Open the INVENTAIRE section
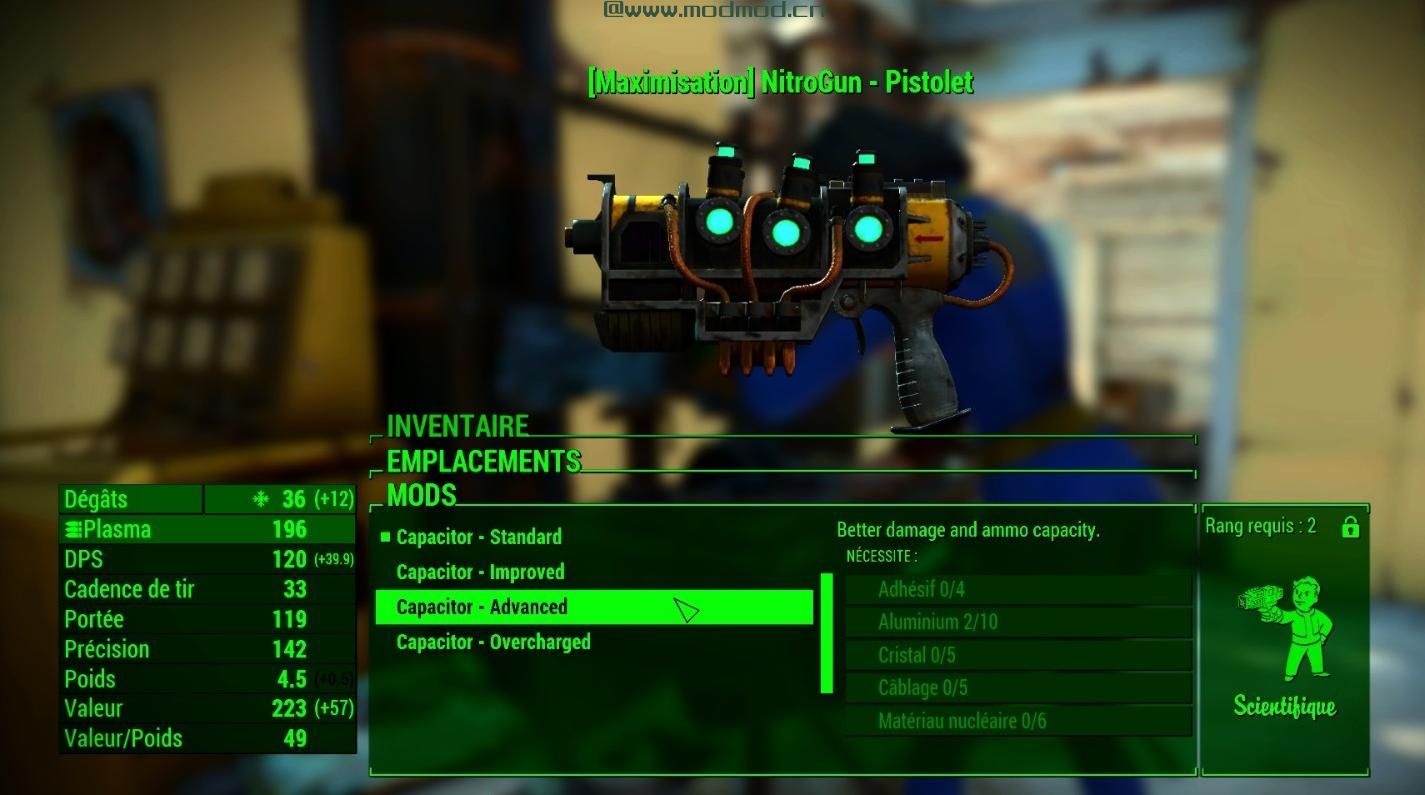Image resolution: width=1425 pixels, height=795 pixels. tap(457, 426)
